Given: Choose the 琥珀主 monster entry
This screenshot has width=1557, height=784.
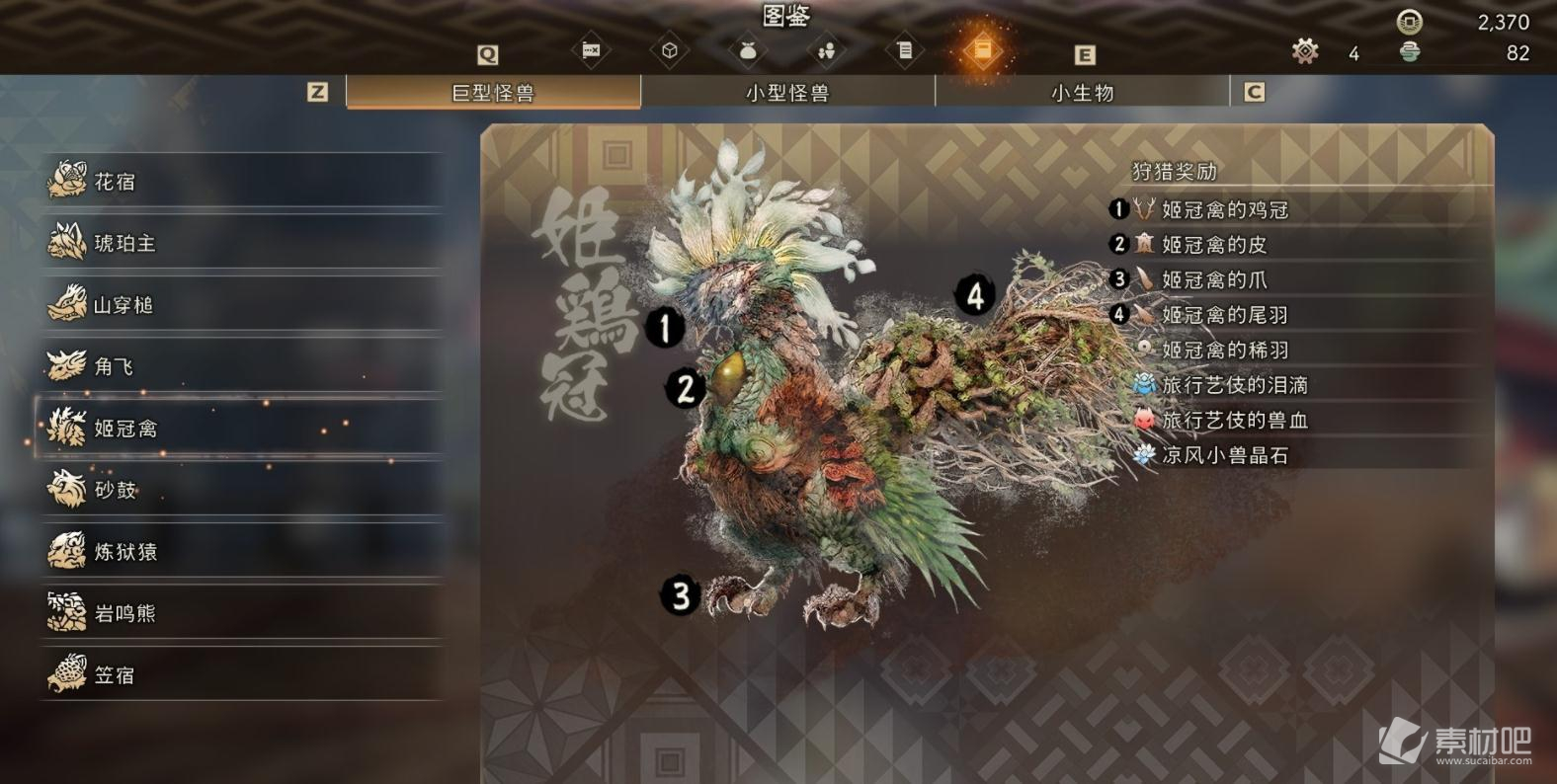Looking at the screenshot, I should click(x=240, y=243).
